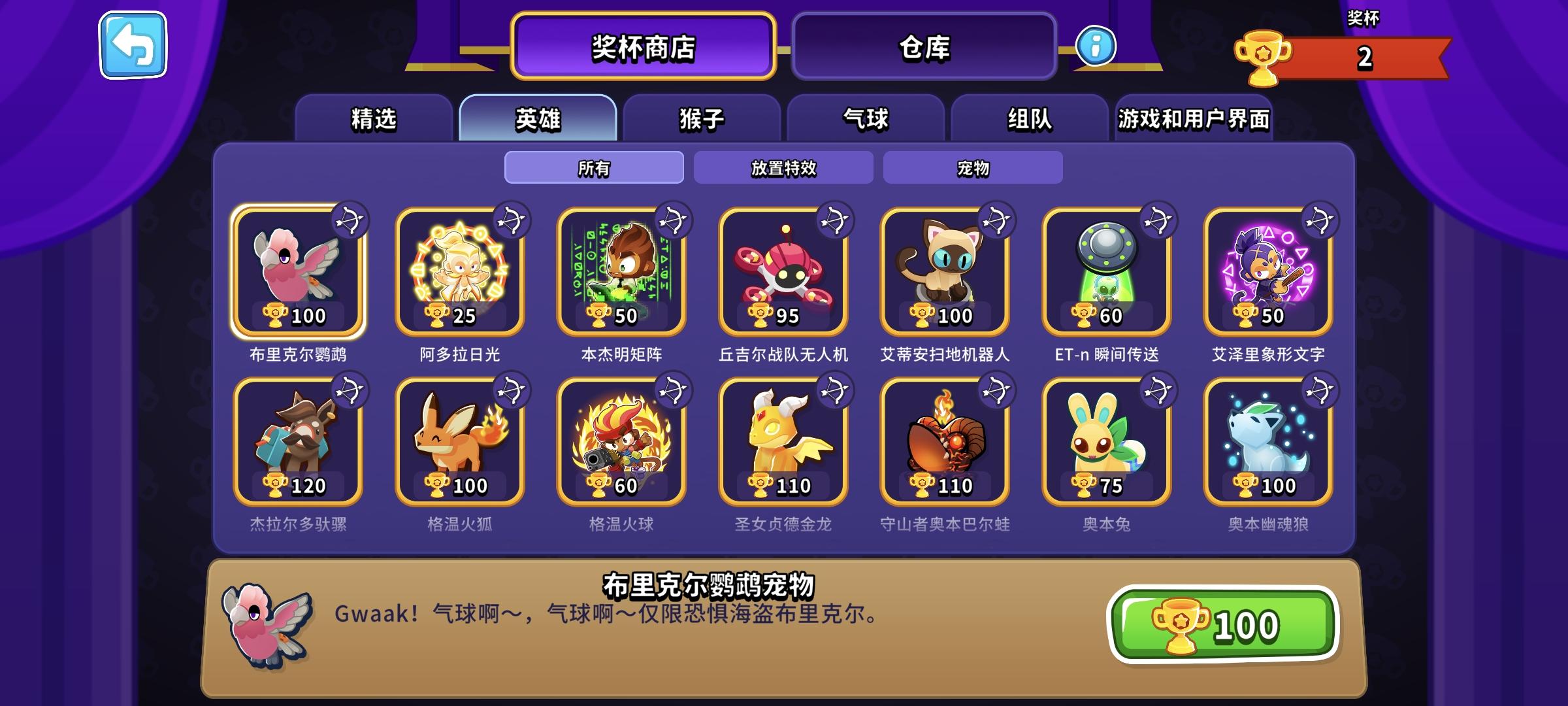Filter items by 放置特效
This screenshot has width=1568, height=706.
782,168
